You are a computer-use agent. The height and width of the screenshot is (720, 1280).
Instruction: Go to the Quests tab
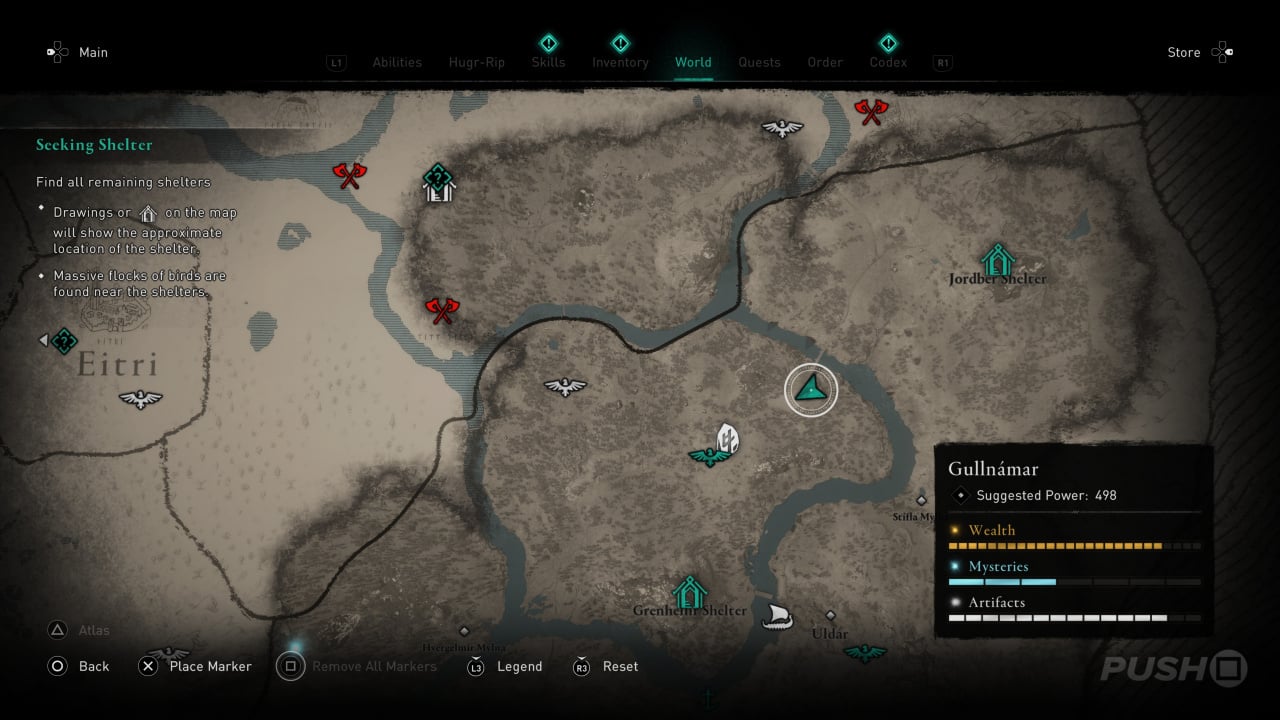click(759, 62)
